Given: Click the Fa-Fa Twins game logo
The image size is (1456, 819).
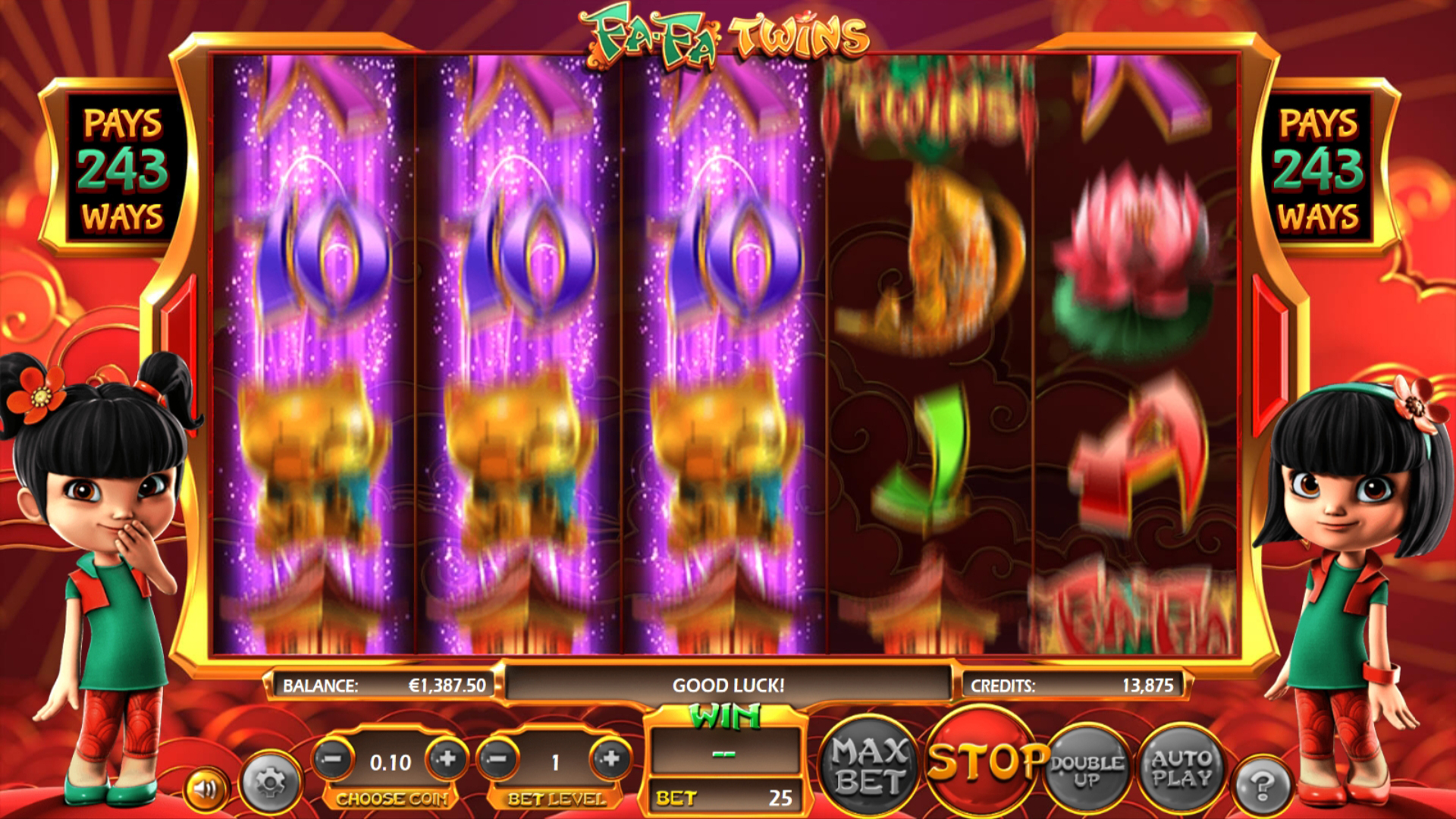Looking at the screenshot, I should (x=728, y=34).
